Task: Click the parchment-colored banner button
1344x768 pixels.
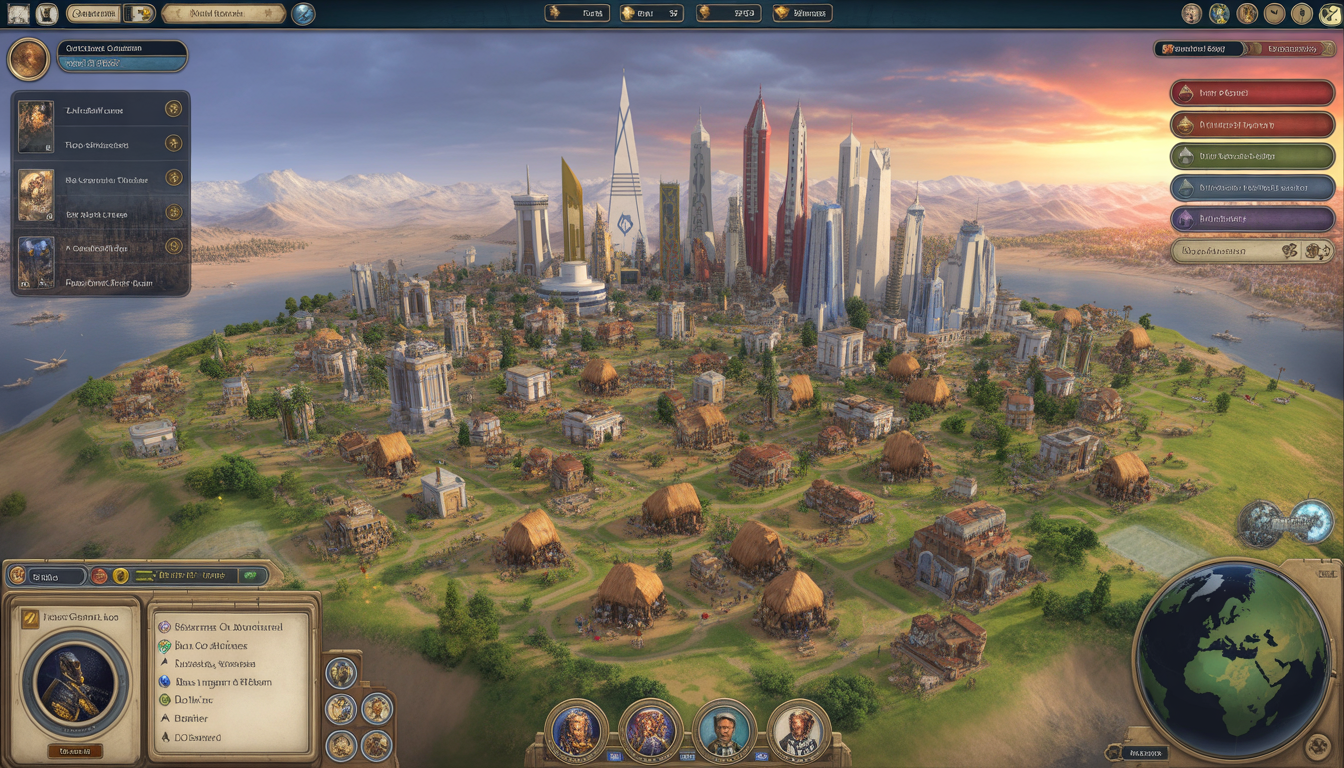Action: pyautogui.click(x=1252, y=250)
